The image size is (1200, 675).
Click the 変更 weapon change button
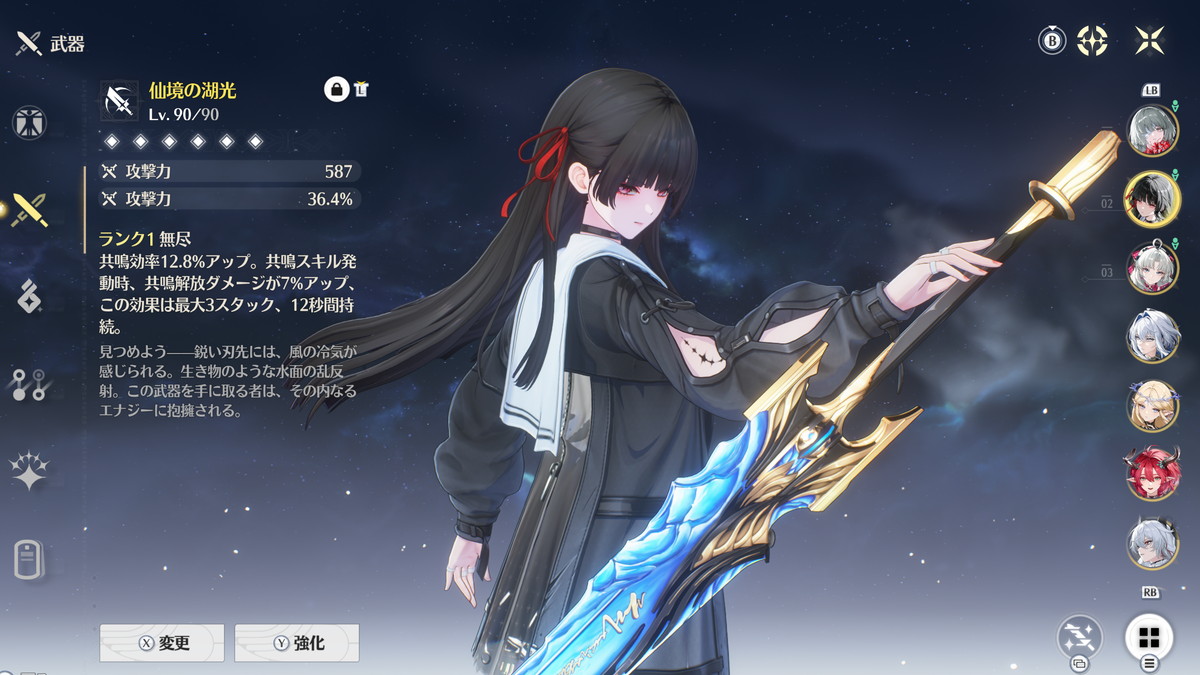pos(162,643)
